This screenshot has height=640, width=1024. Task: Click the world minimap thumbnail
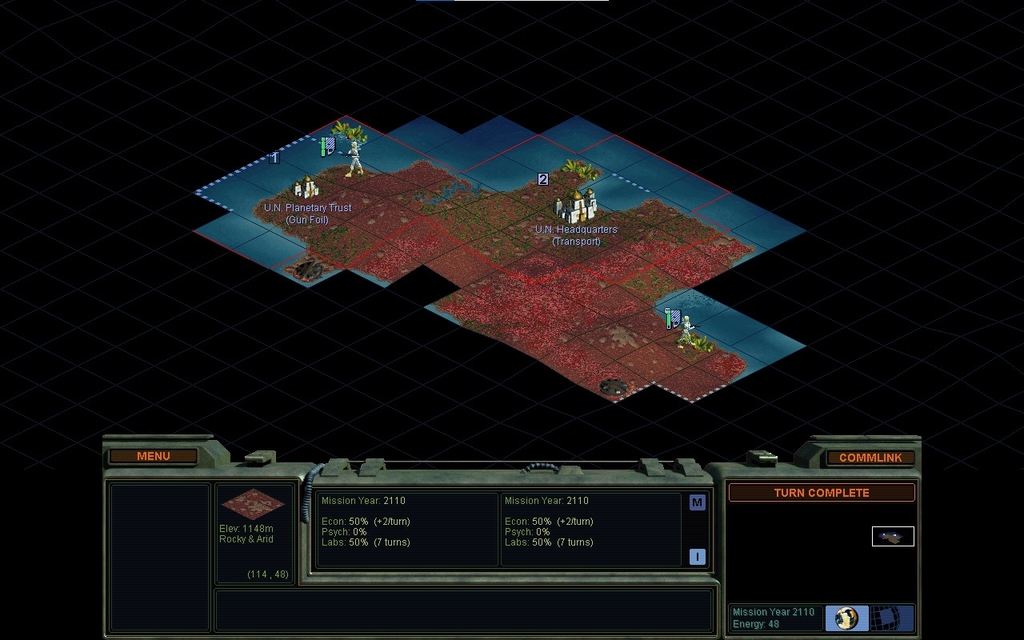[893, 537]
